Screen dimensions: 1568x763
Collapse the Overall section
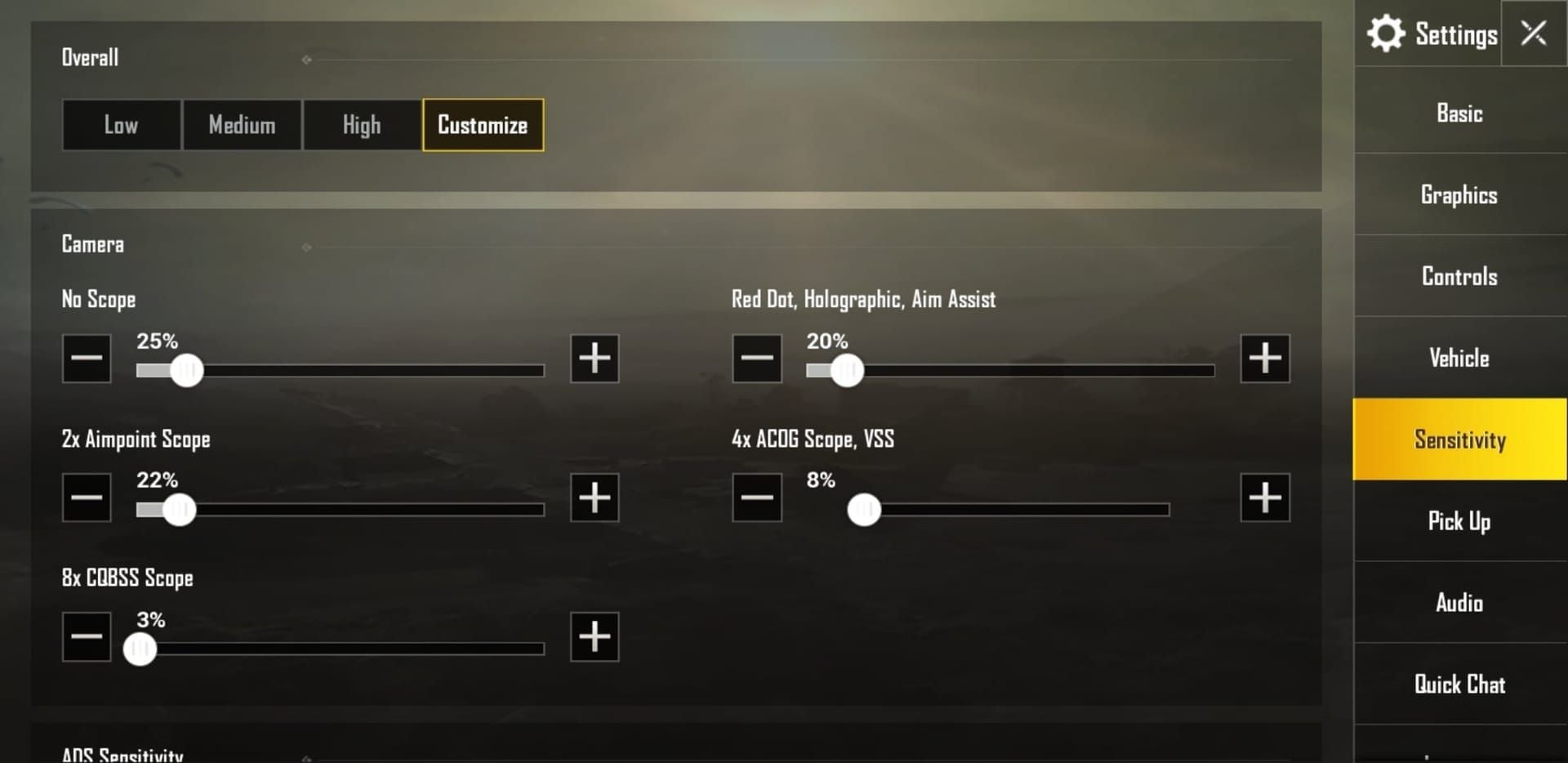tap(306, 58)
